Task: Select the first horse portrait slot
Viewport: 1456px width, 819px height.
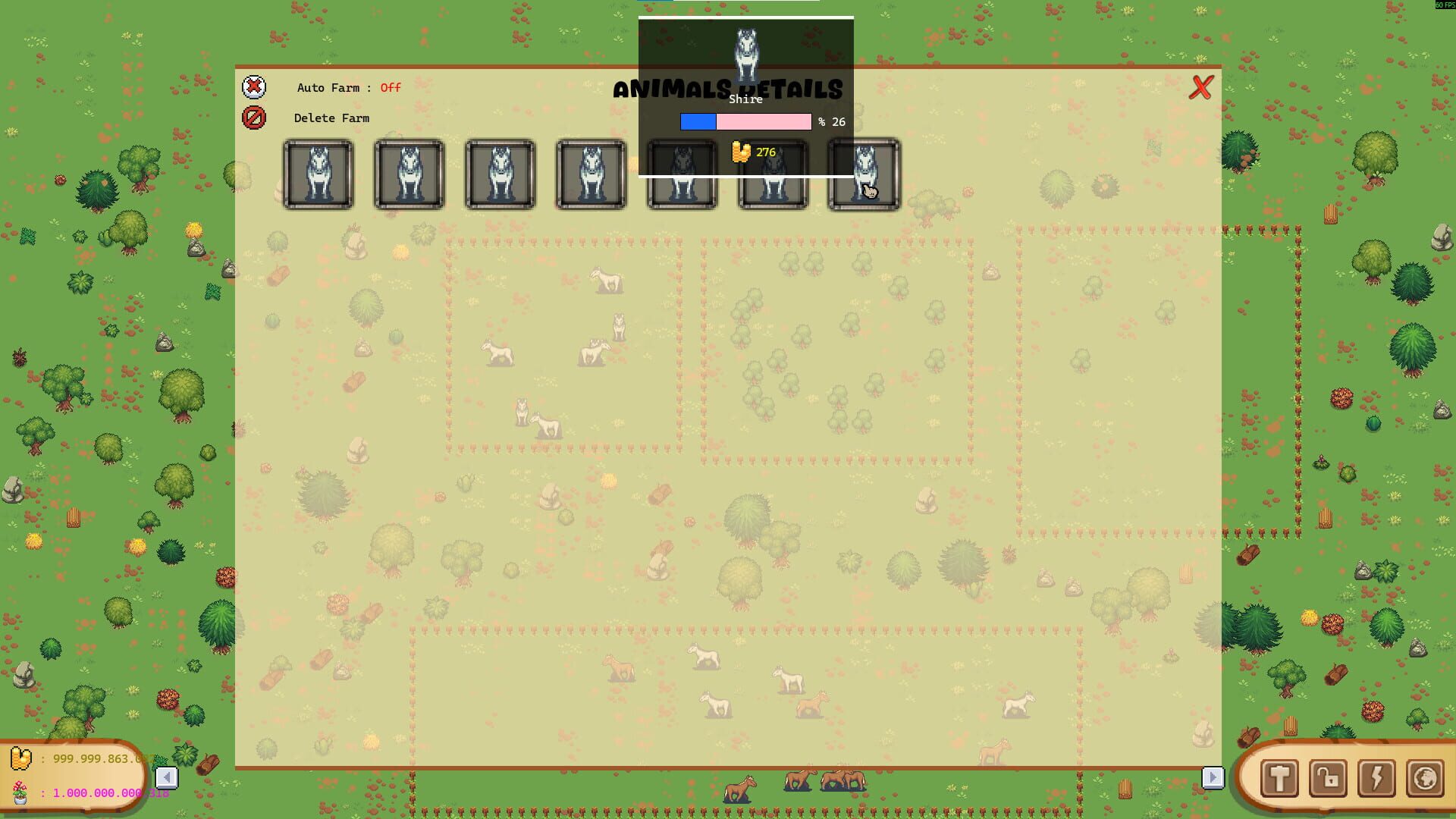Action: coord(318,174)
